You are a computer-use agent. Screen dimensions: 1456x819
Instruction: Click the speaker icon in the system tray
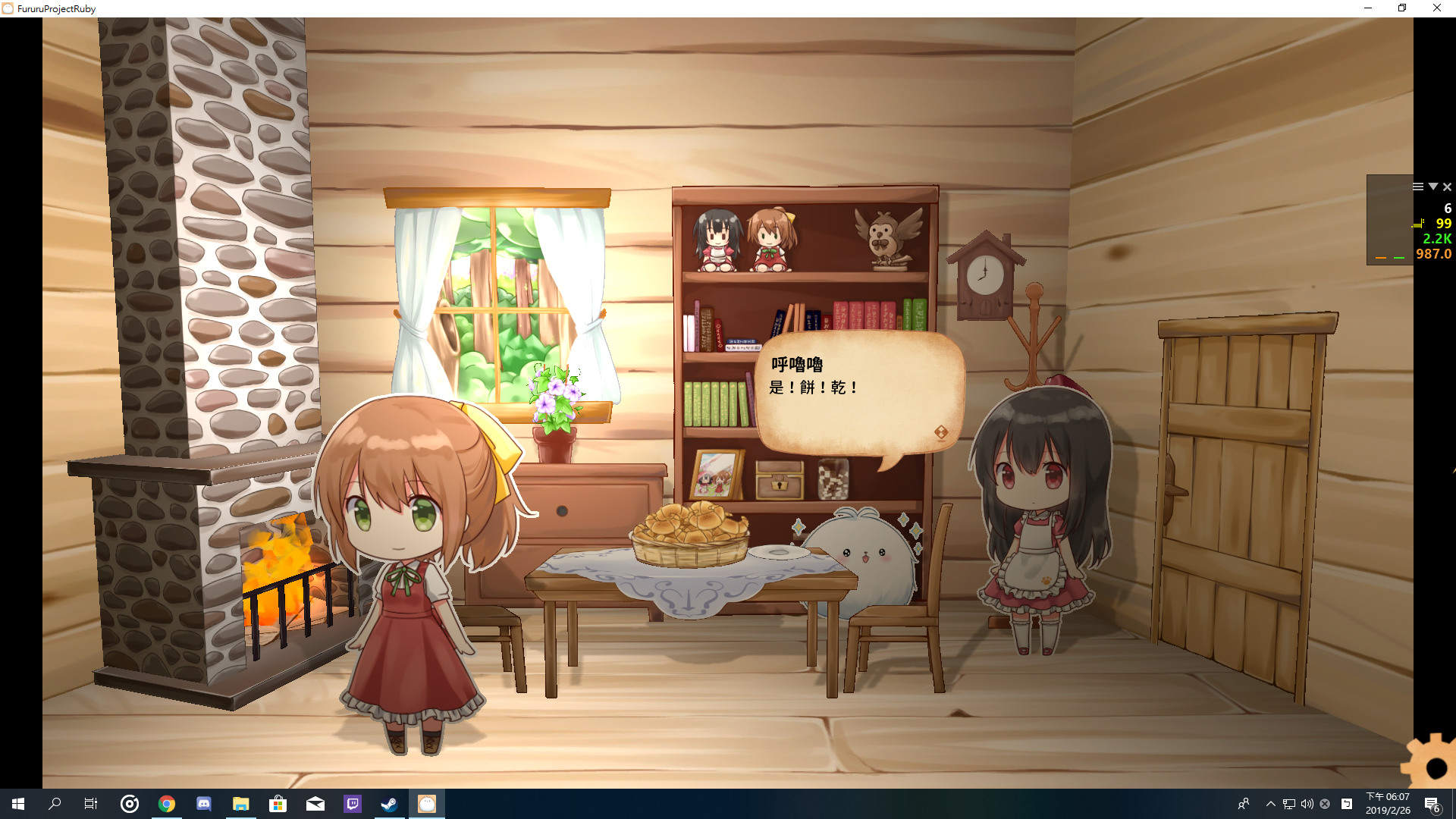[1307, 805]
